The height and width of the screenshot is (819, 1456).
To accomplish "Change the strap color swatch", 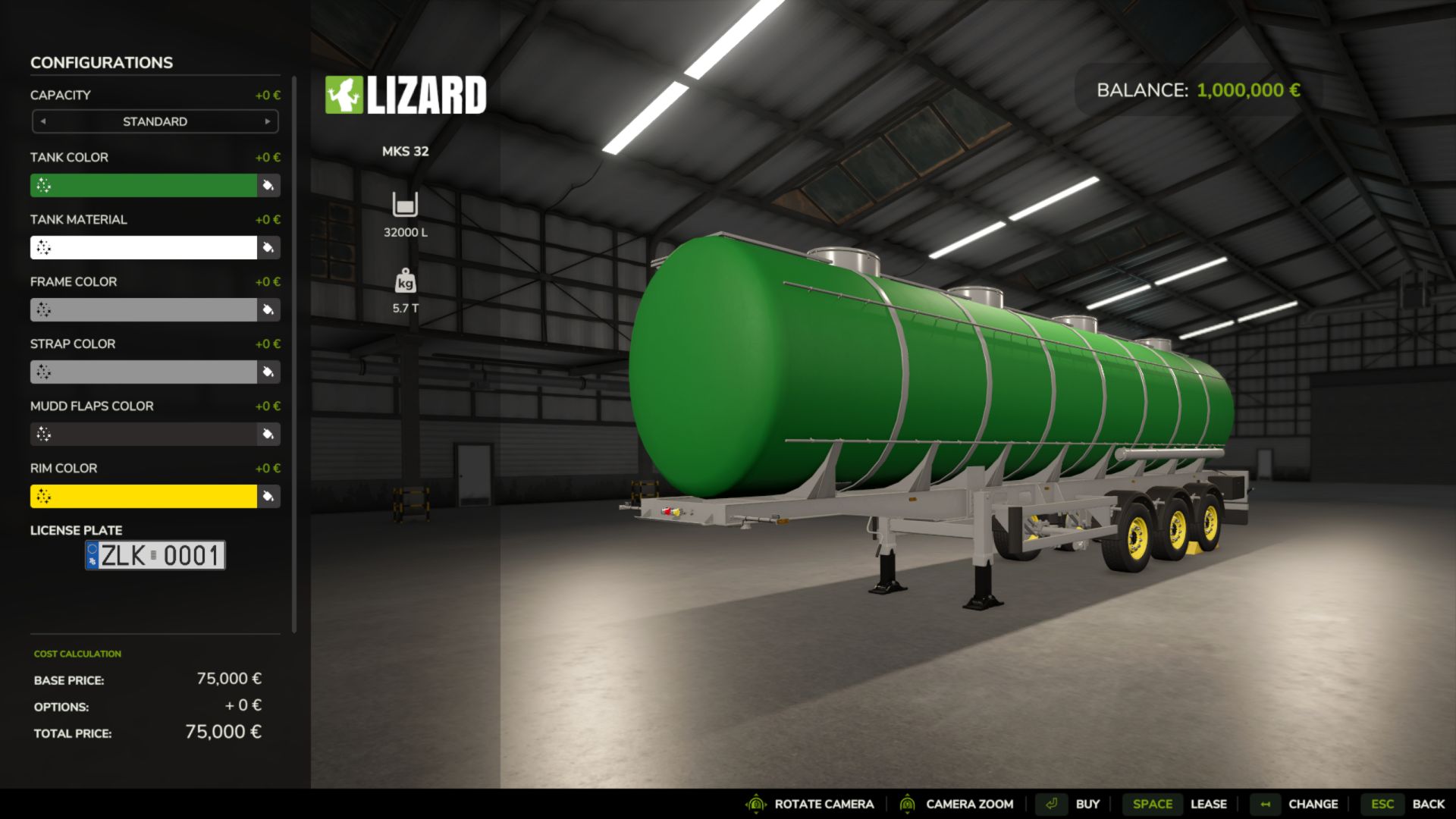I will pos(144,372).
